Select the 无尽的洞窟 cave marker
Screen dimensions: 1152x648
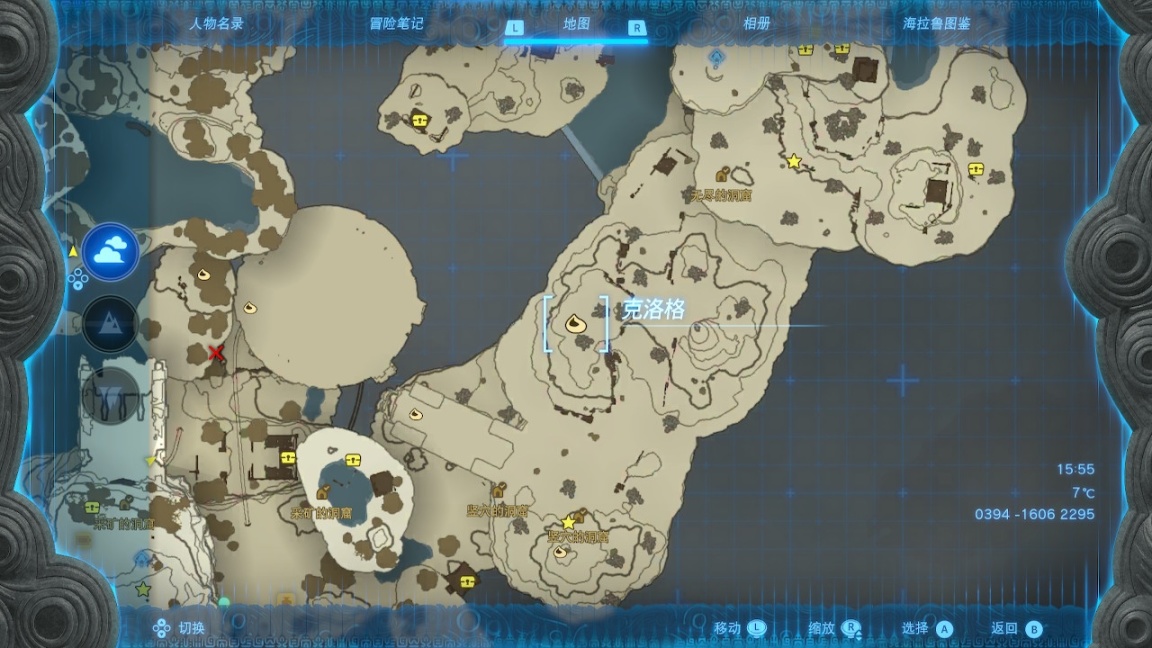[721, 175]
